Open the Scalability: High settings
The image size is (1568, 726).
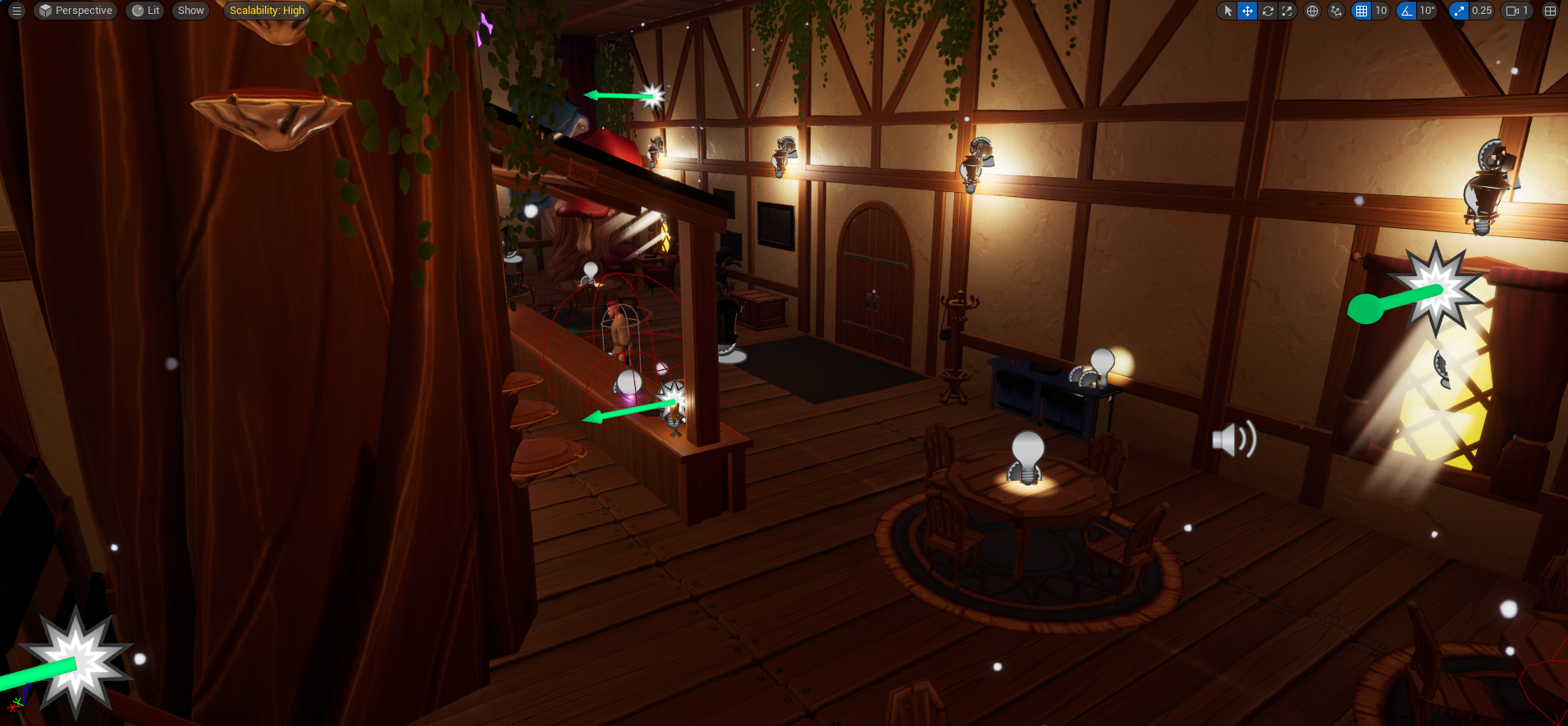pos(266,11)
